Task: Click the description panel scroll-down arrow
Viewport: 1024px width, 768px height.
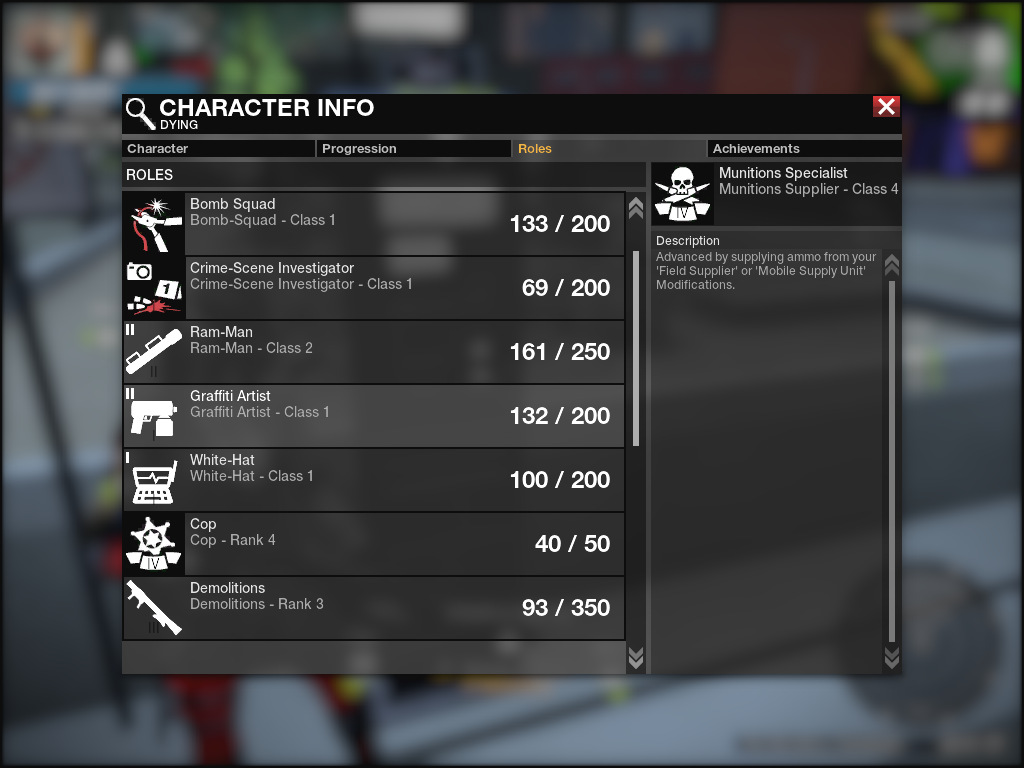Action: (x=892, y=657)
